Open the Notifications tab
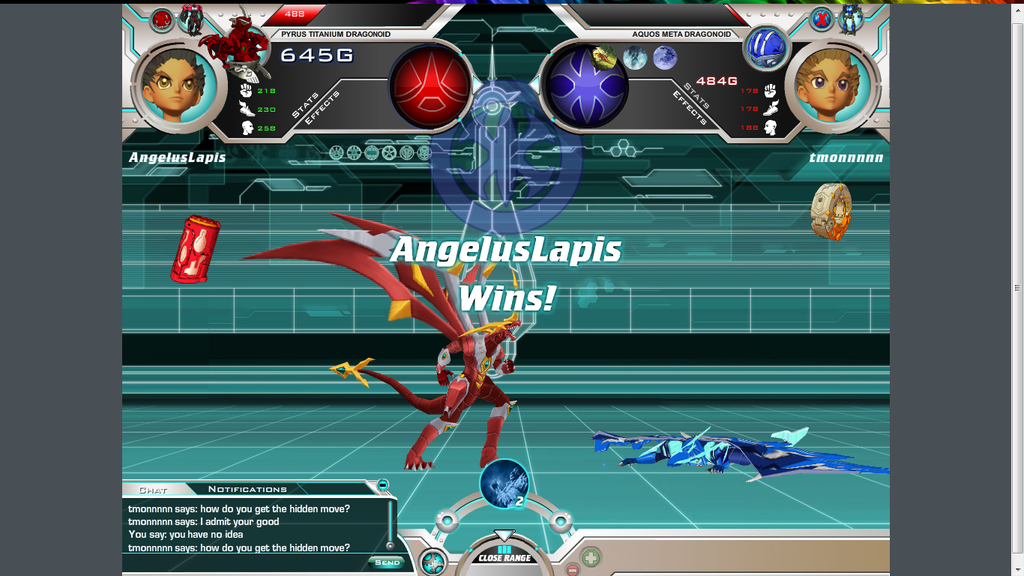This screenshot has height=576, width=1024. click(247, 490)
